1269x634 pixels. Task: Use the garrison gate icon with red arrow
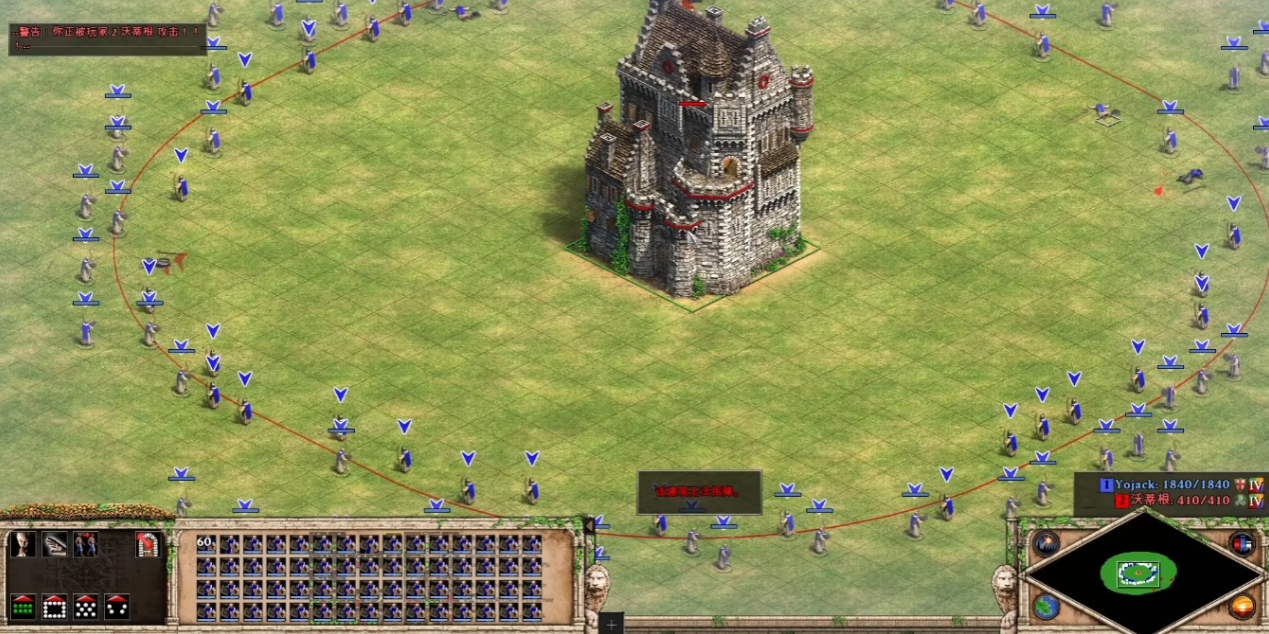(x=148, y=544)
